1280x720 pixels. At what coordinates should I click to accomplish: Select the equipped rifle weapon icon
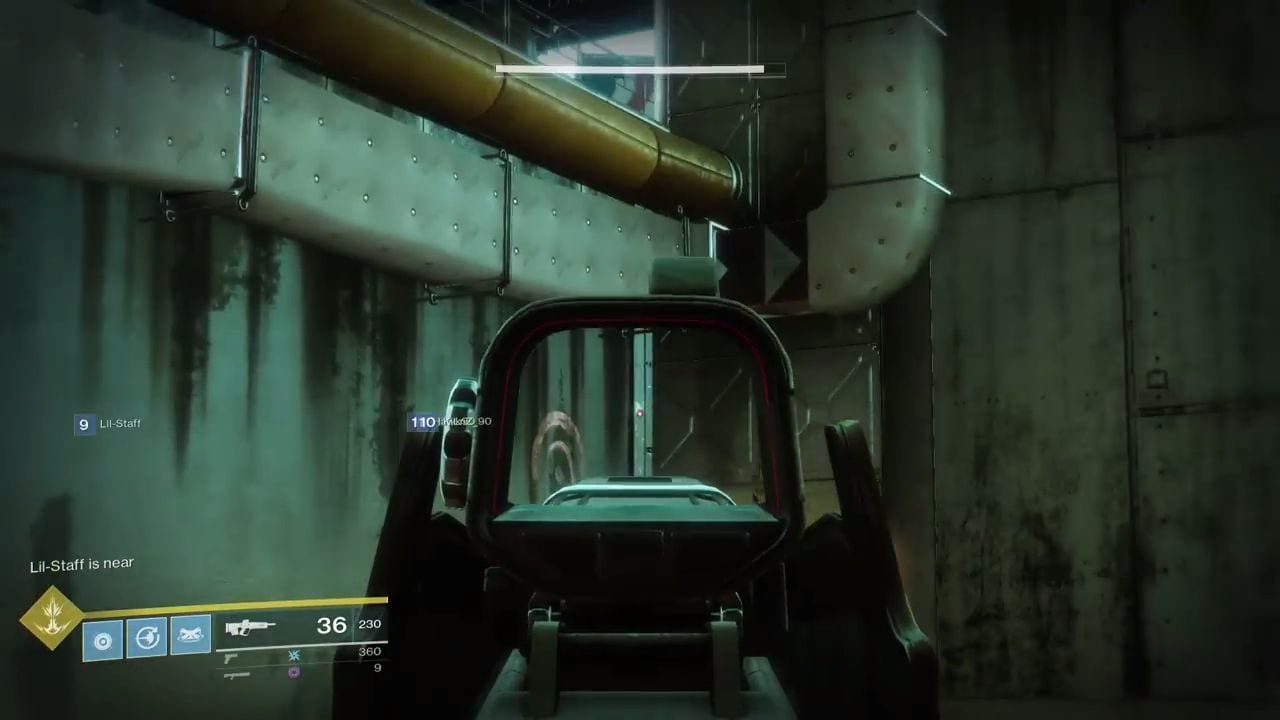251,629
